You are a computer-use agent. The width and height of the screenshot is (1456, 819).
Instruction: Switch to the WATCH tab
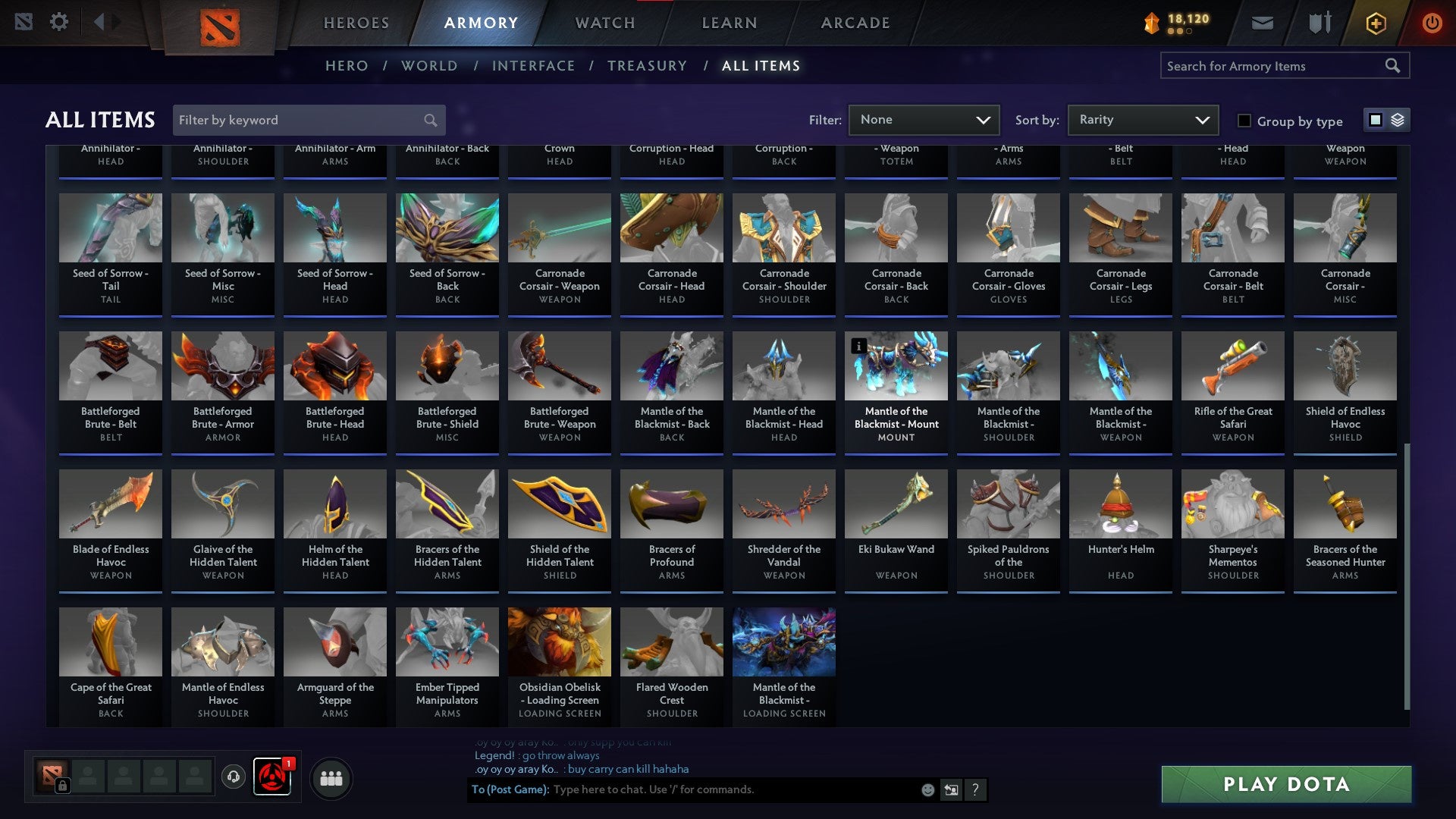point(604,23)
